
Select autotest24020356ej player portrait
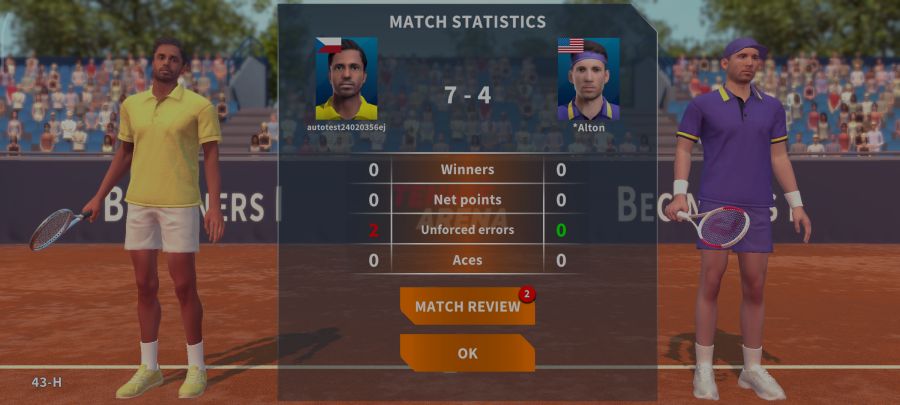coord(346,79)
